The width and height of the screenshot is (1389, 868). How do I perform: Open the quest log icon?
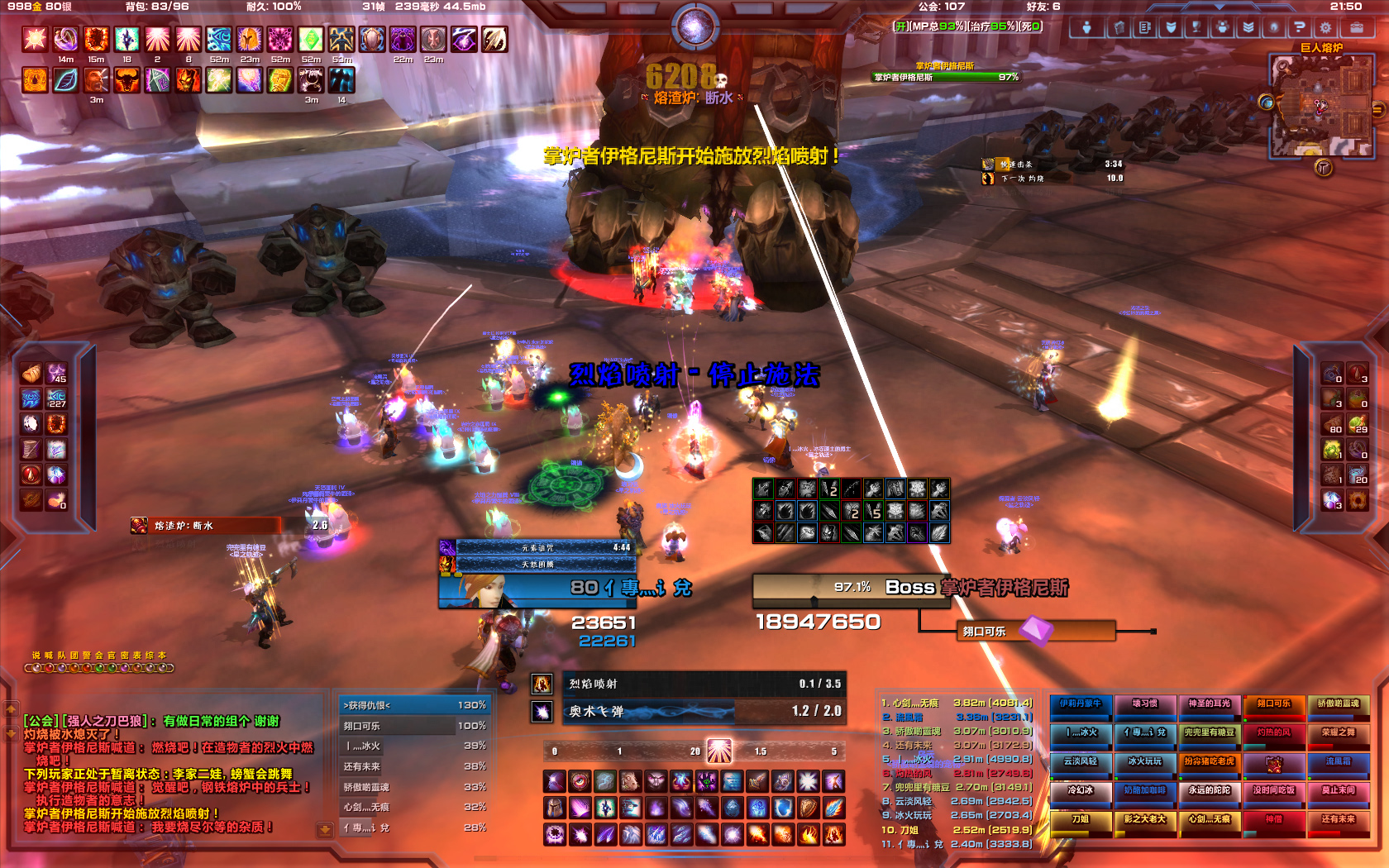[x=1145, y=28]
